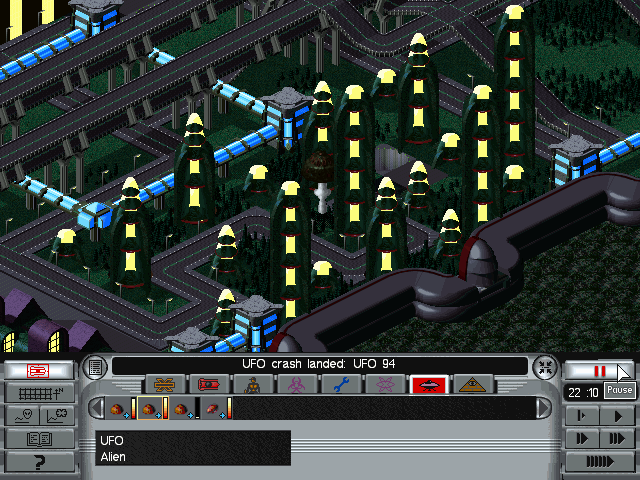Open the organizations pyramid-eye tab
Screen dimensions: 640x480
(x=472, y=384)
